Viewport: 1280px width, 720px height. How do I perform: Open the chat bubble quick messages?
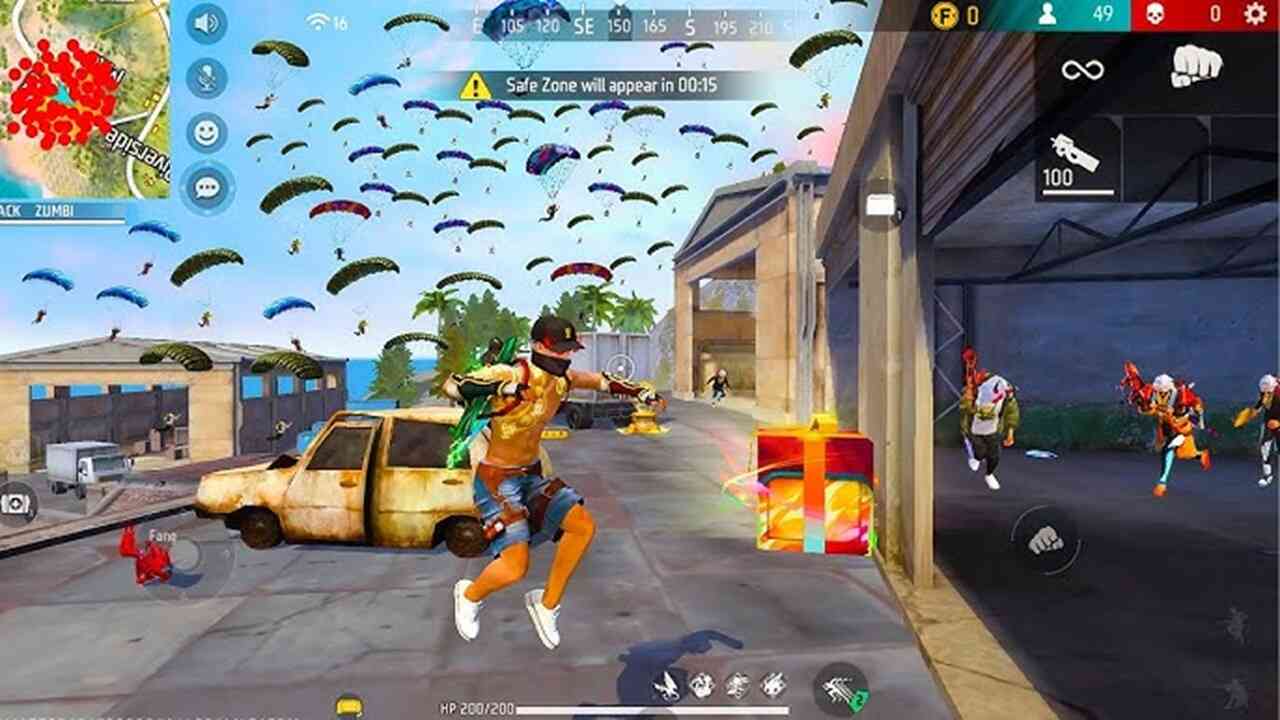(x=206, y=187)
